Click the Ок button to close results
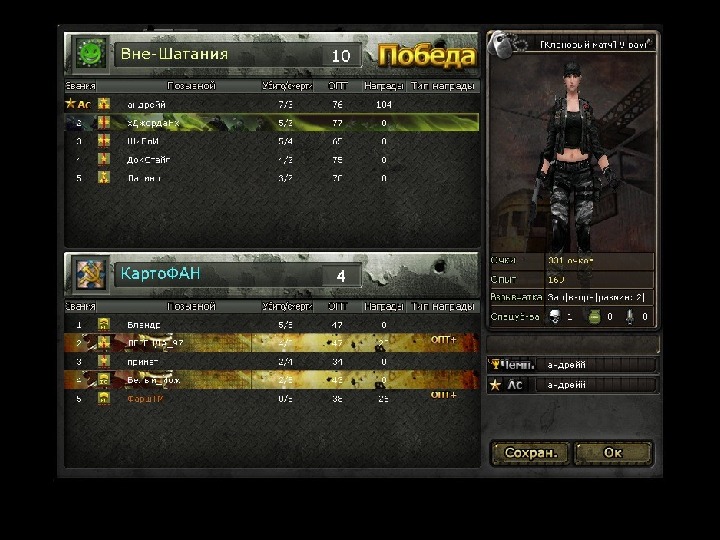The image size is (720, 540). (612, 453)
